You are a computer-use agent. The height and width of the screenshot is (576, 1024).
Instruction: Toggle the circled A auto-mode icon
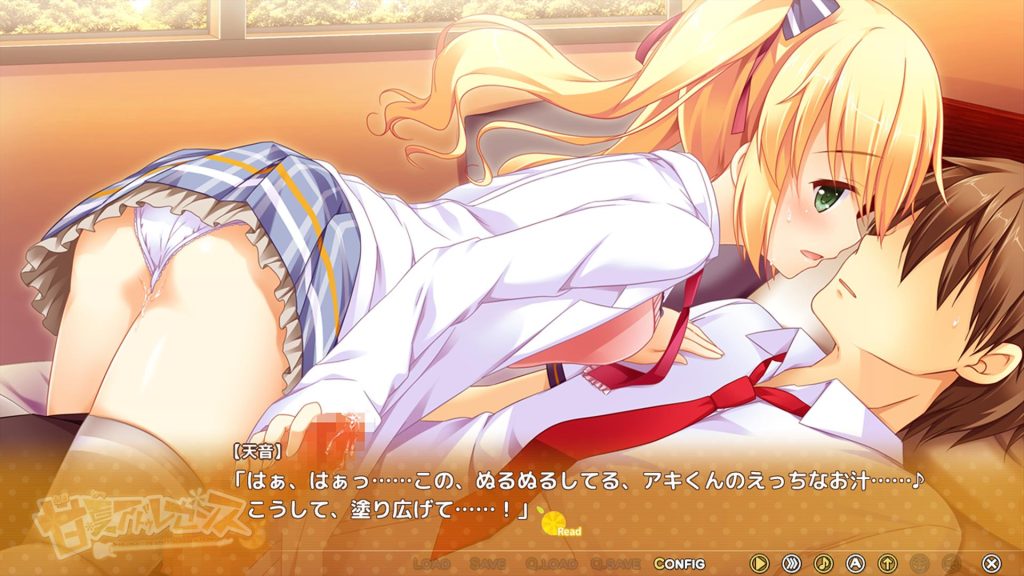click(855, 564)
